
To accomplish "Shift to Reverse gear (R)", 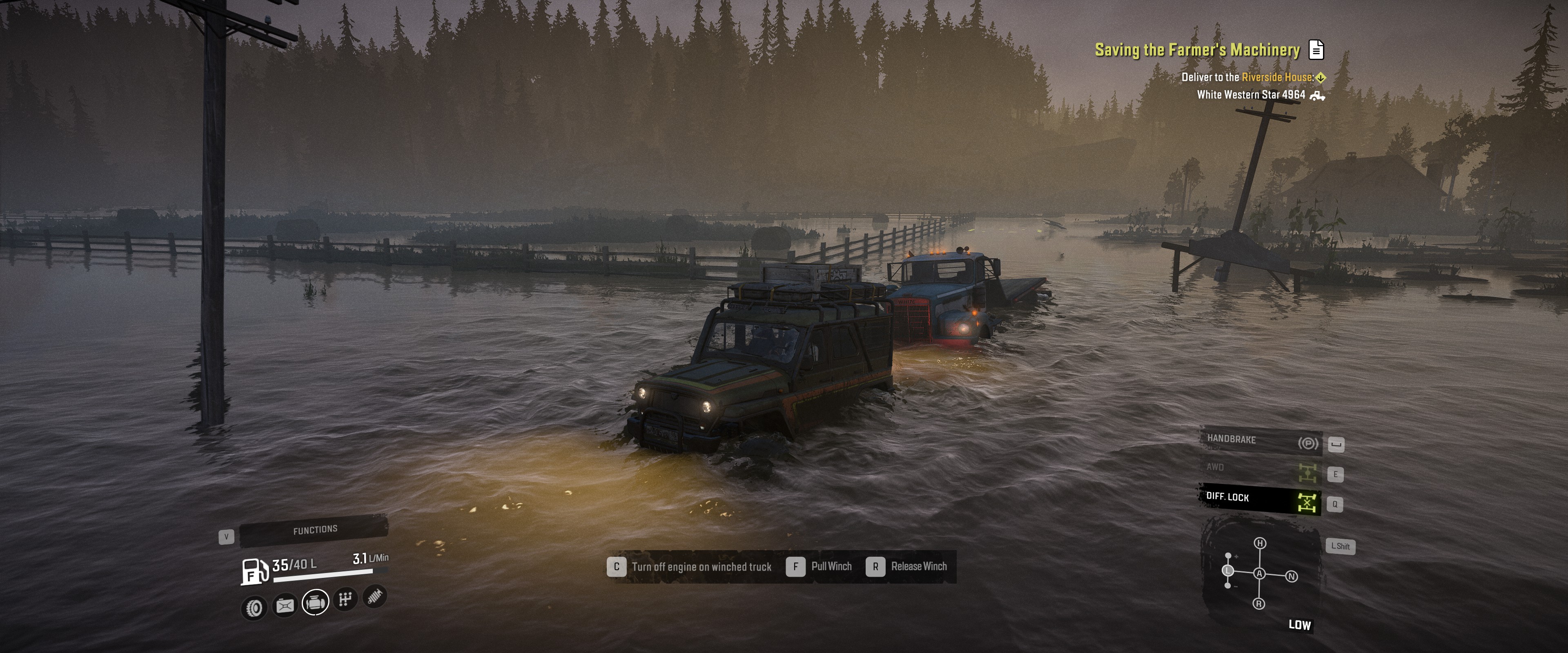I will pyautogui.click(x=1259, y=604).
